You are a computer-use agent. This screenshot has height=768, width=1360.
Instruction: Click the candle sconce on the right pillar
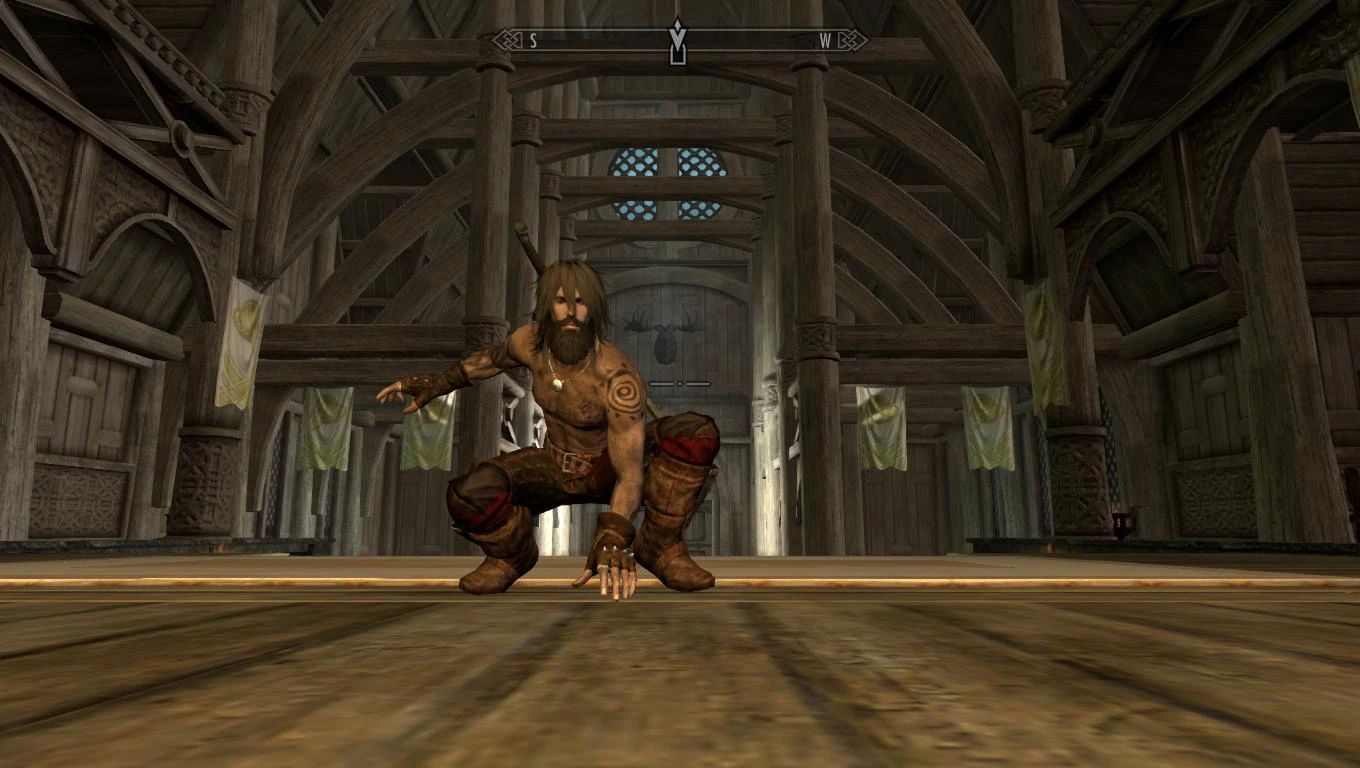pos(1125,525)
